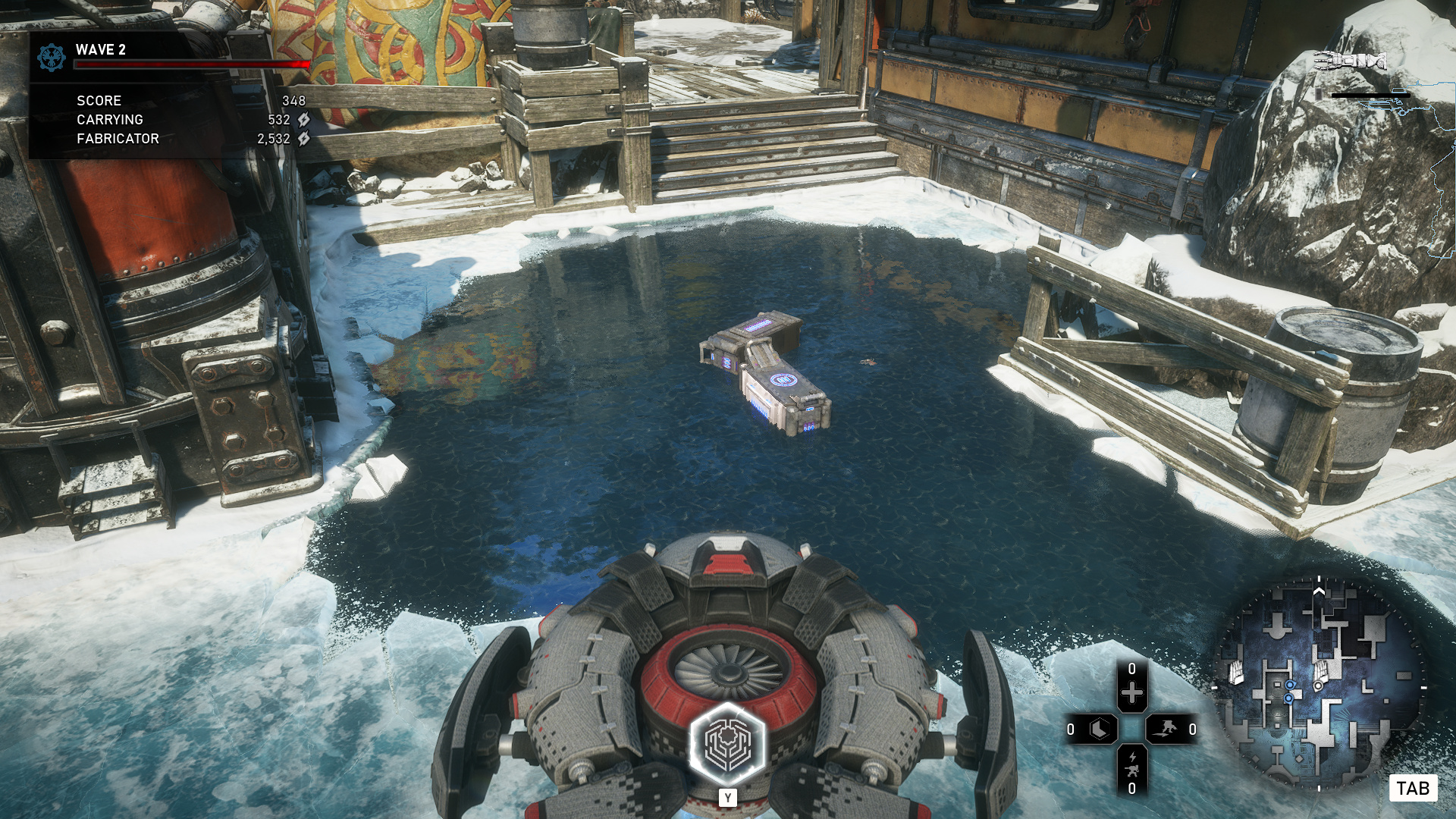The width and height of the screenshot is (1456, 819).
Task: Click the equipped claw-arm weapon icon
Action: (x=1350, y=61)
